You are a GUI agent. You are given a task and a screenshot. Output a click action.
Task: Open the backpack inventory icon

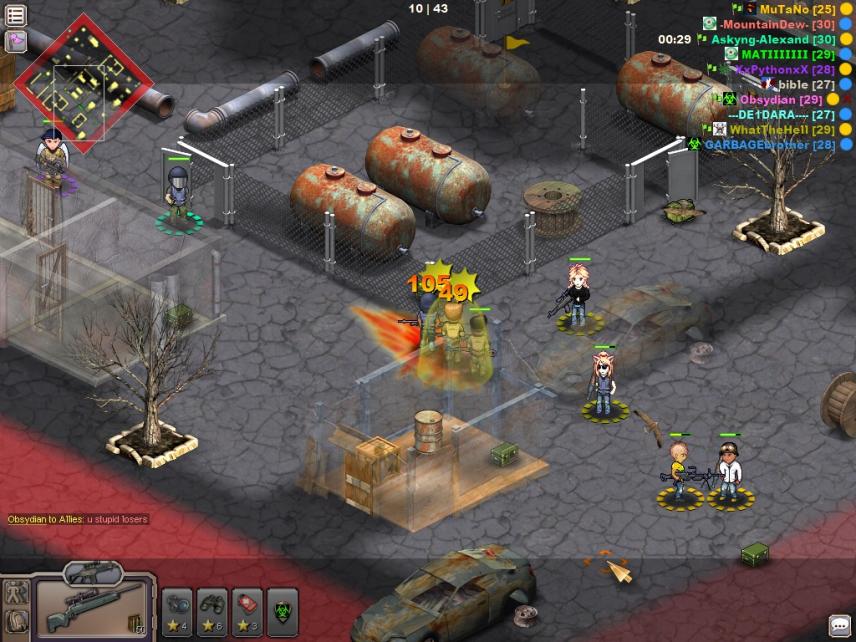pos(15,622)
